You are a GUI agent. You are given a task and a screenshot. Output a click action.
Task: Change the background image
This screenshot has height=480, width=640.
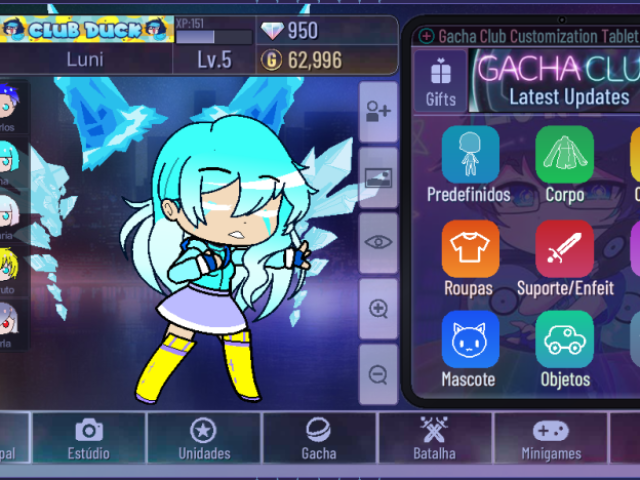click(x=378, y=178)
